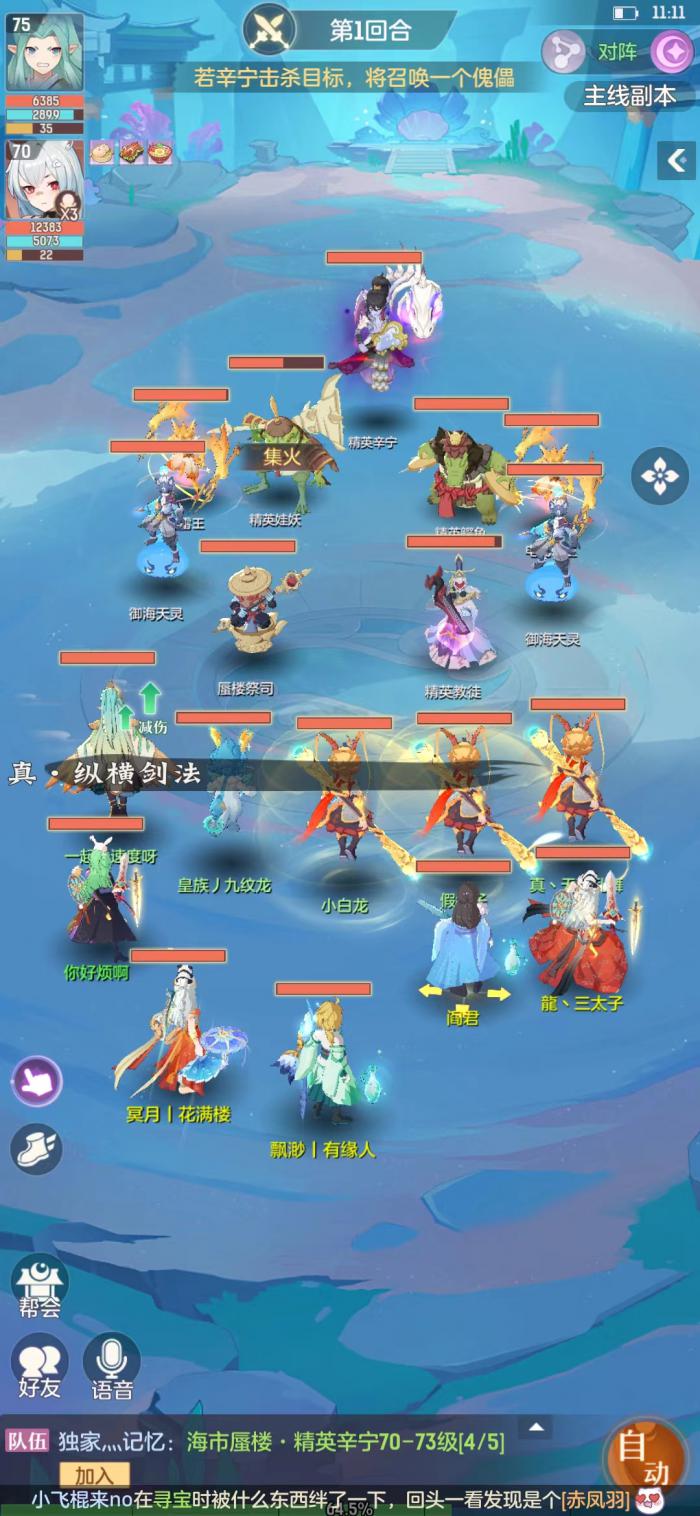Tap the crossed swords round icon

coord(270,28)
